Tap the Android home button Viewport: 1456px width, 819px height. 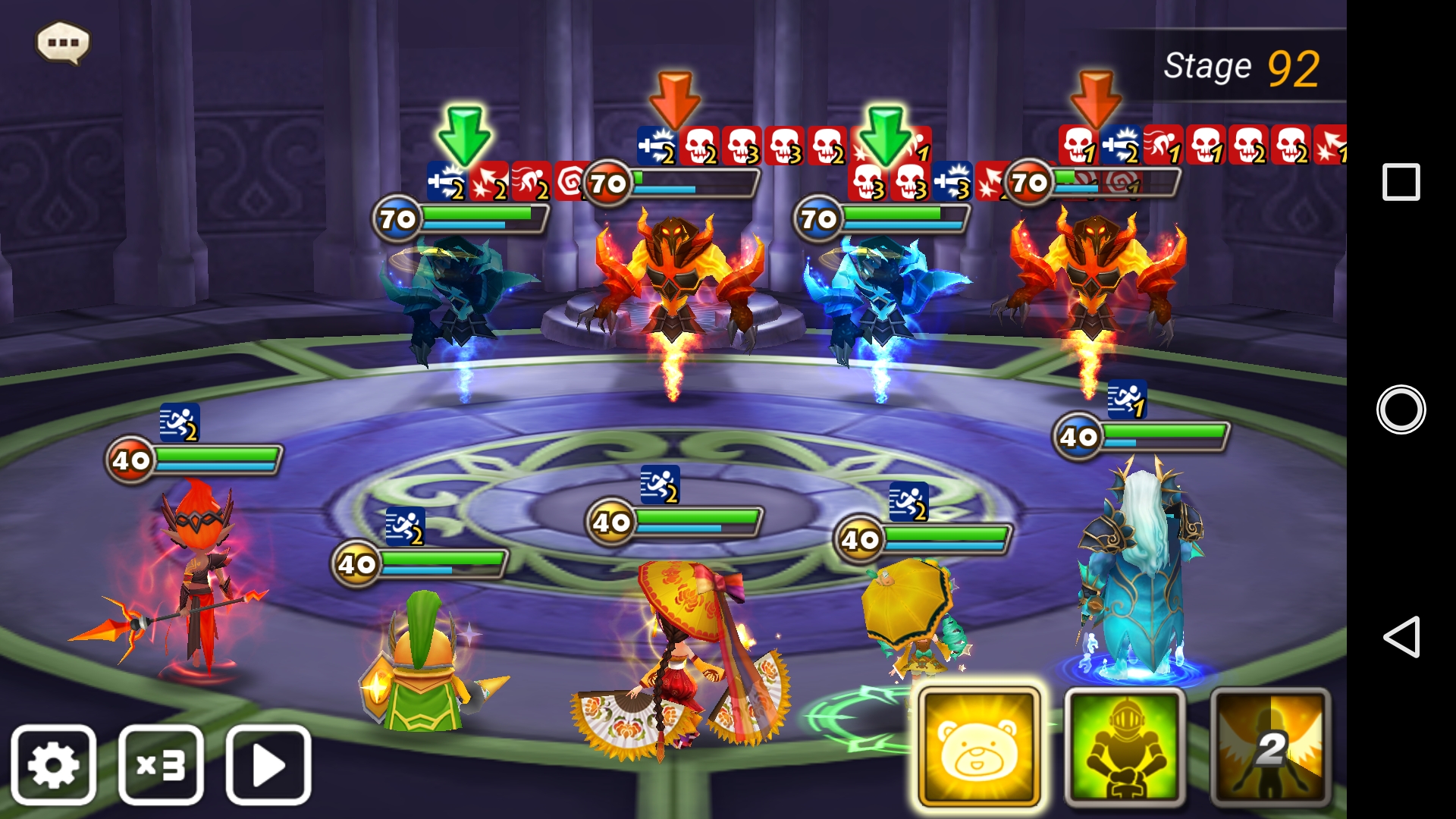(1401, 409)
